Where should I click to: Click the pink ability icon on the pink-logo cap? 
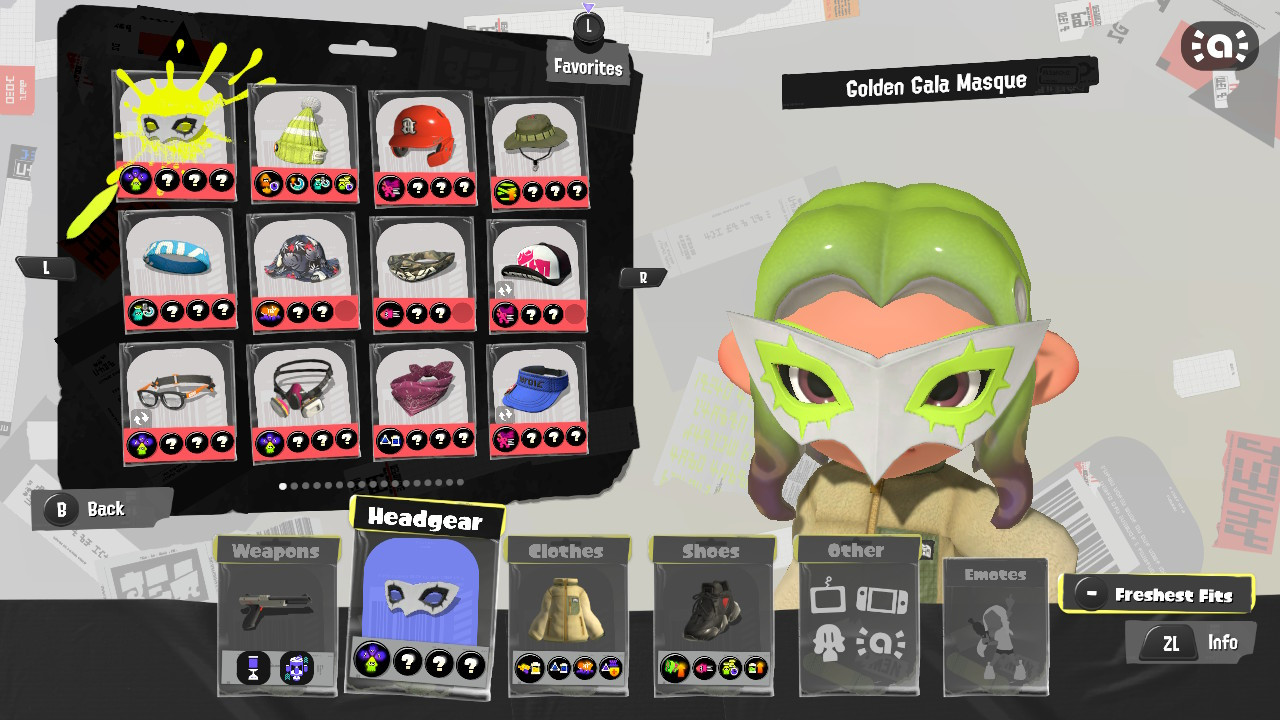[506, 312]
